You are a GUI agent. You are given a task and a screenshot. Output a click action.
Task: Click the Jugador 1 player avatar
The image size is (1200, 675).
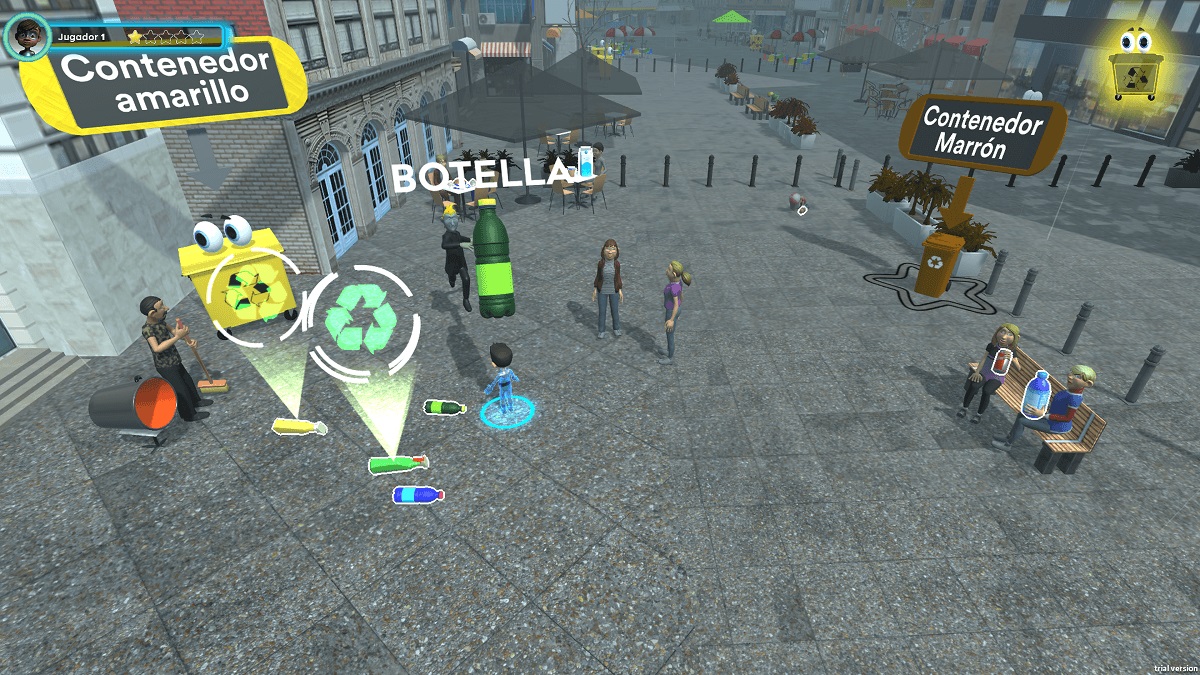point(27,38)
